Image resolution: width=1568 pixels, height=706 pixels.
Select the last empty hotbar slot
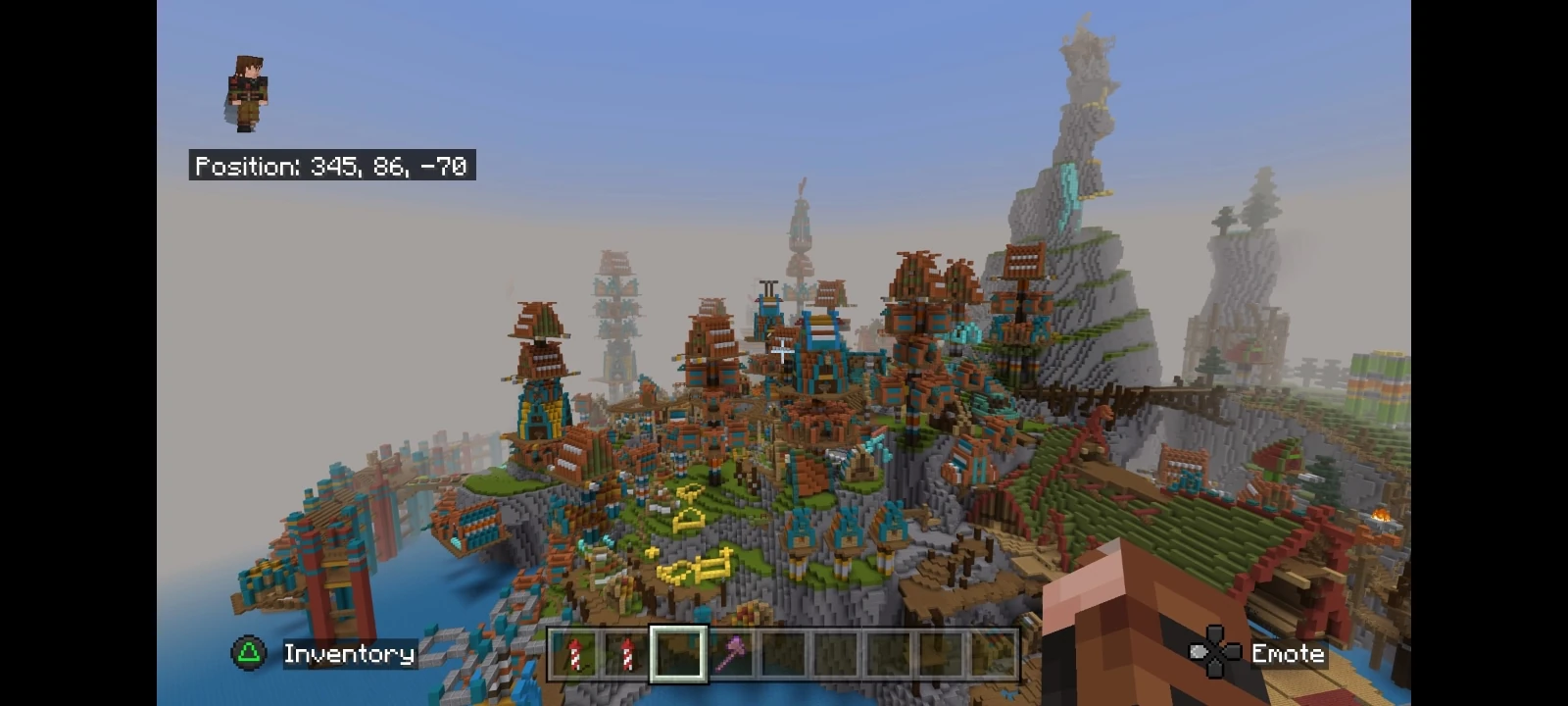[x=995, y=655]
